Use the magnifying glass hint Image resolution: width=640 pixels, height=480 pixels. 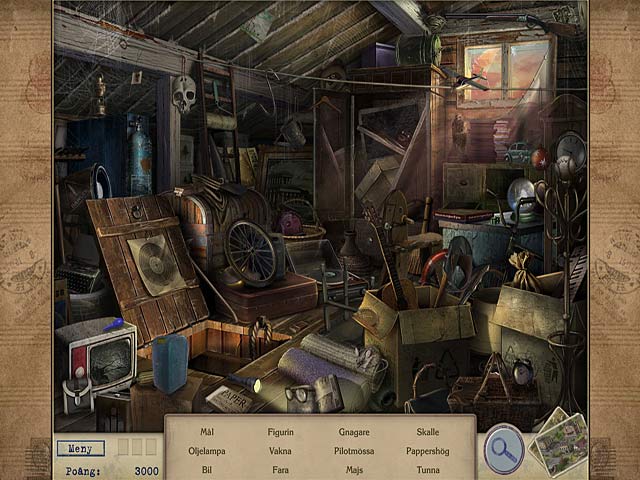[x=503, y=449]
